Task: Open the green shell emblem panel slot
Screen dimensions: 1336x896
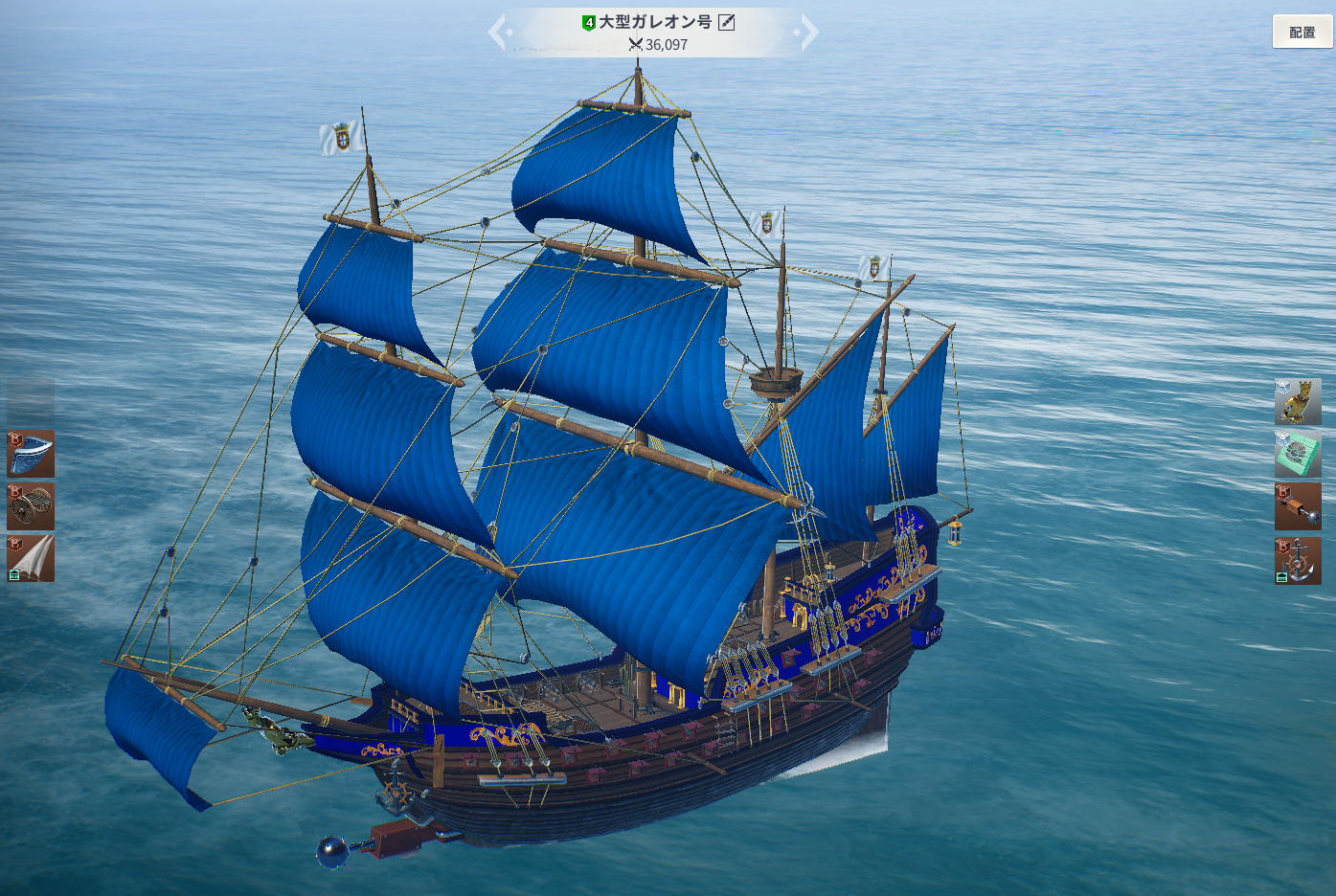Action: (x=1298, y=454)
